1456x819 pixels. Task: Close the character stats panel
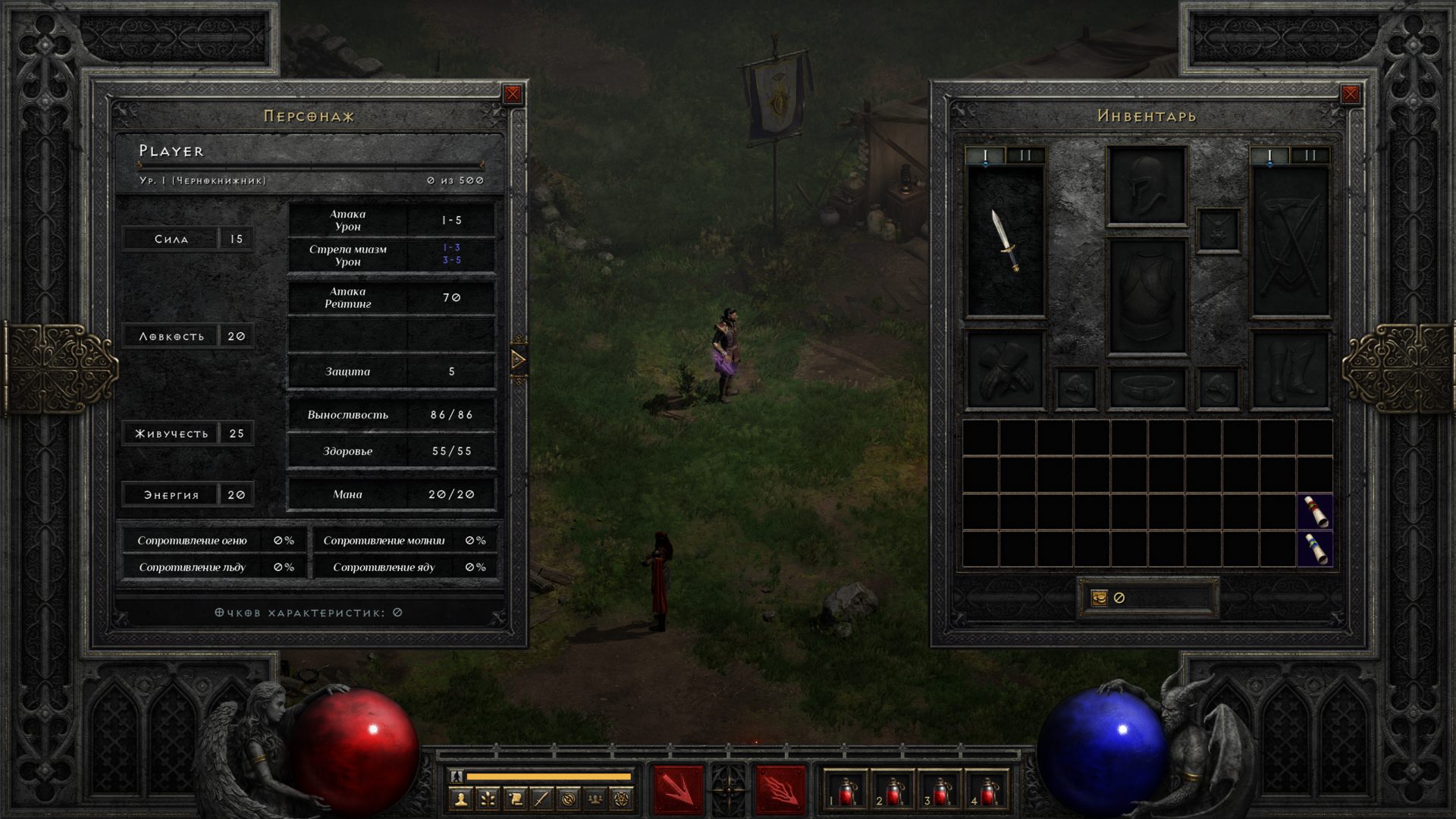point(513,94)
